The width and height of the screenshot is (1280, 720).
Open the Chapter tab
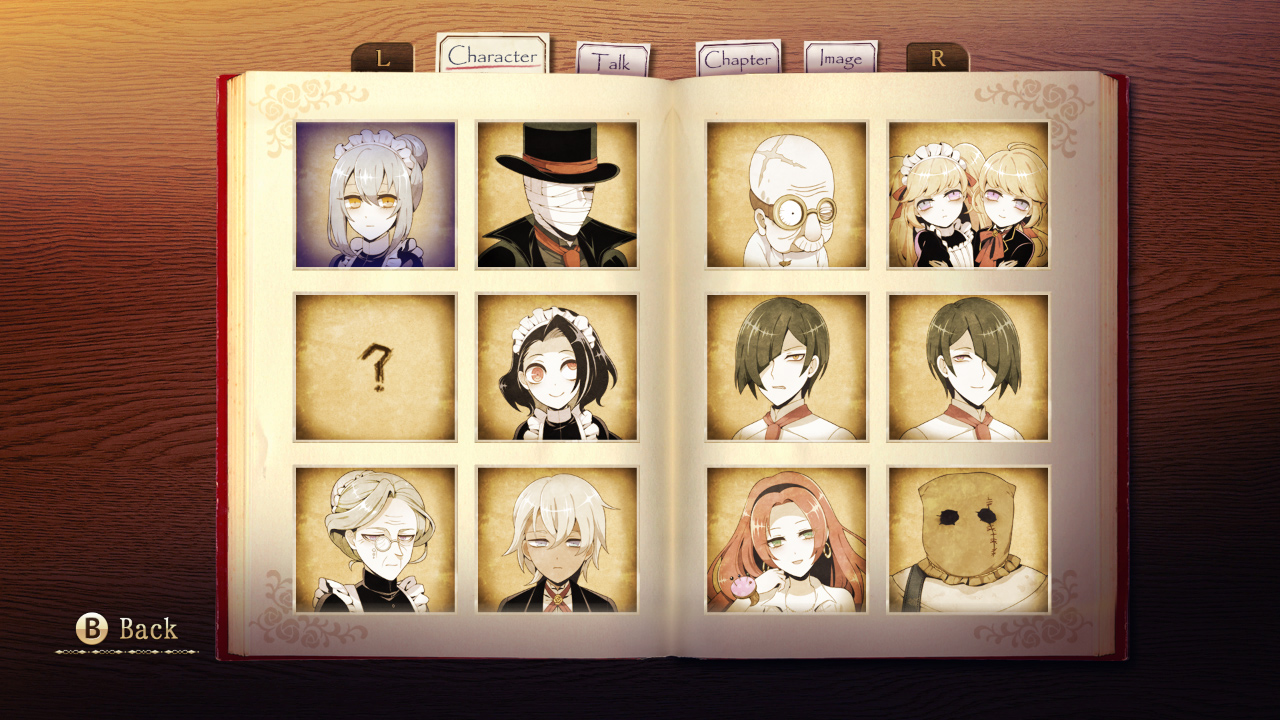pos(738,59)
